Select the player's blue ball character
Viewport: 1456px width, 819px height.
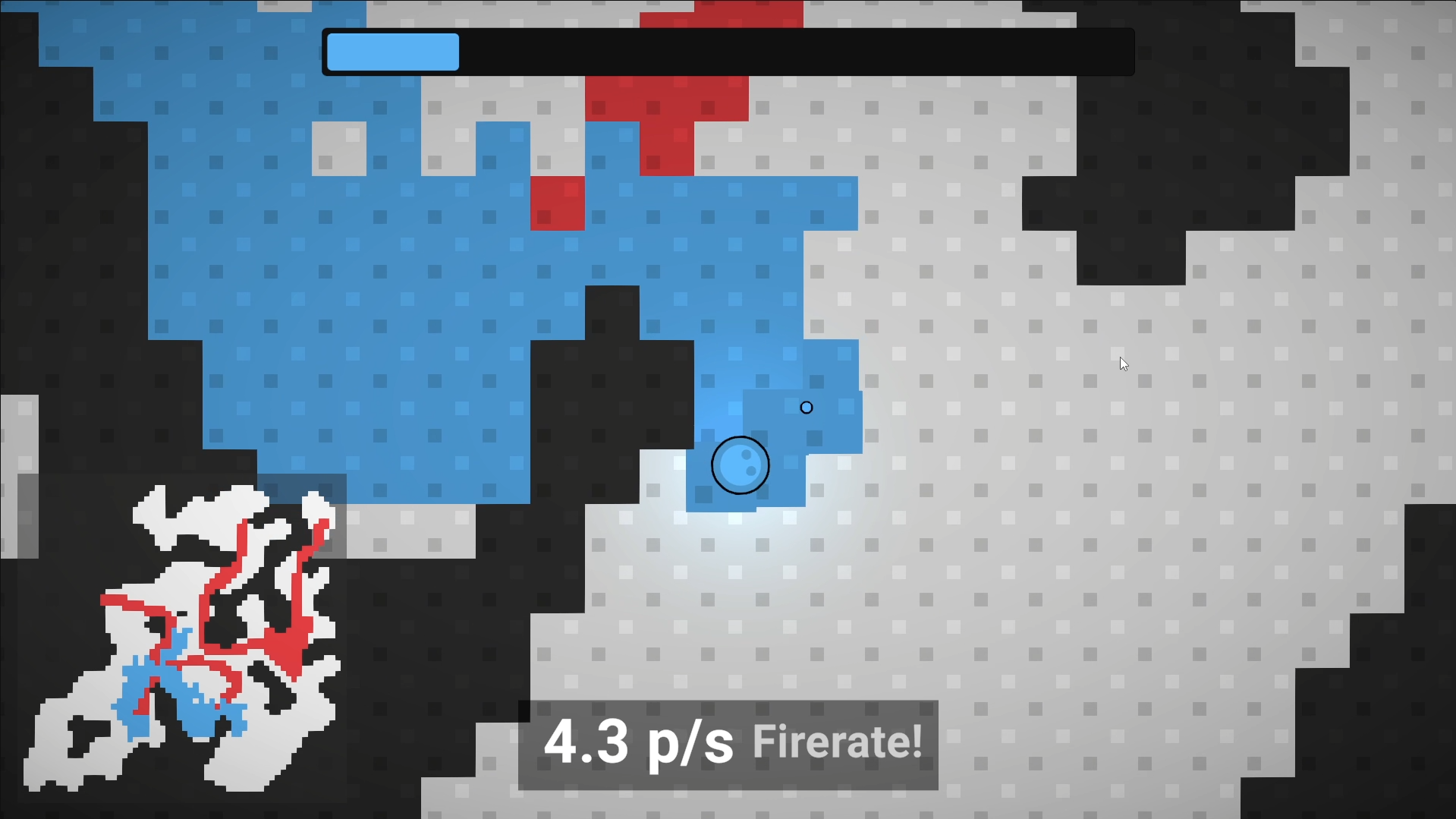(x=741, y=465)
